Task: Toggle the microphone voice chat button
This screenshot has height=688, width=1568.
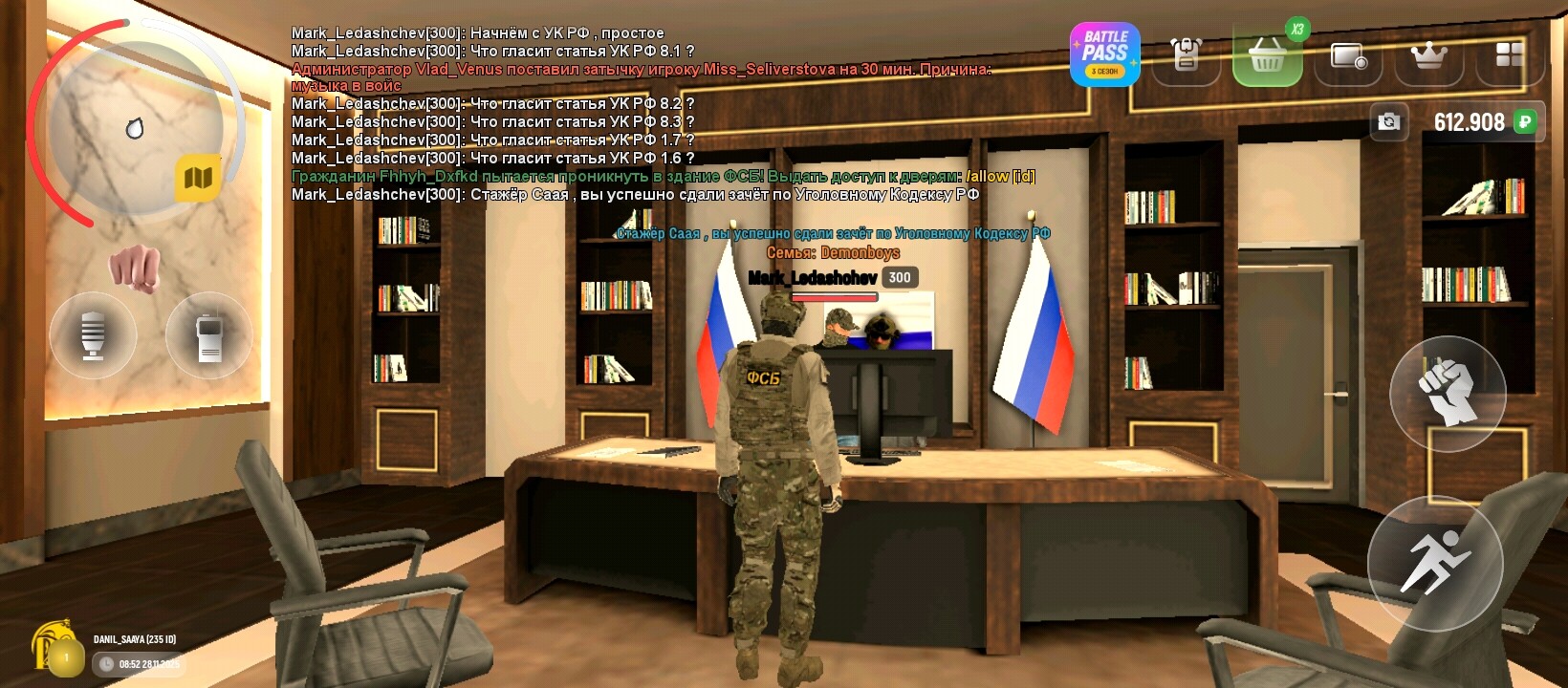Action: click(x=93, y=335)
